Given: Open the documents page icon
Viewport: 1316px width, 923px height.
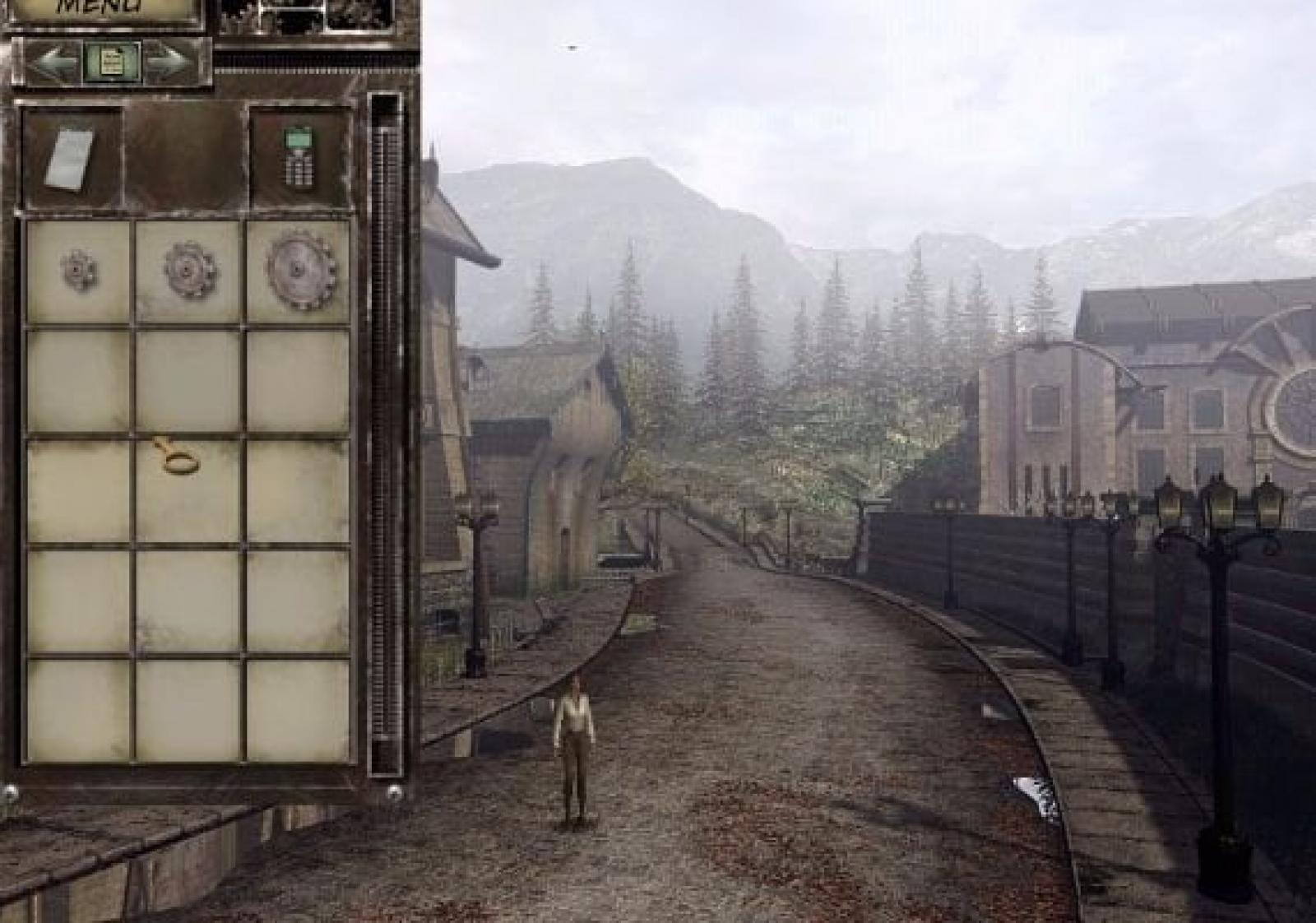Looking at the screenshot, I should click(112, 61).
